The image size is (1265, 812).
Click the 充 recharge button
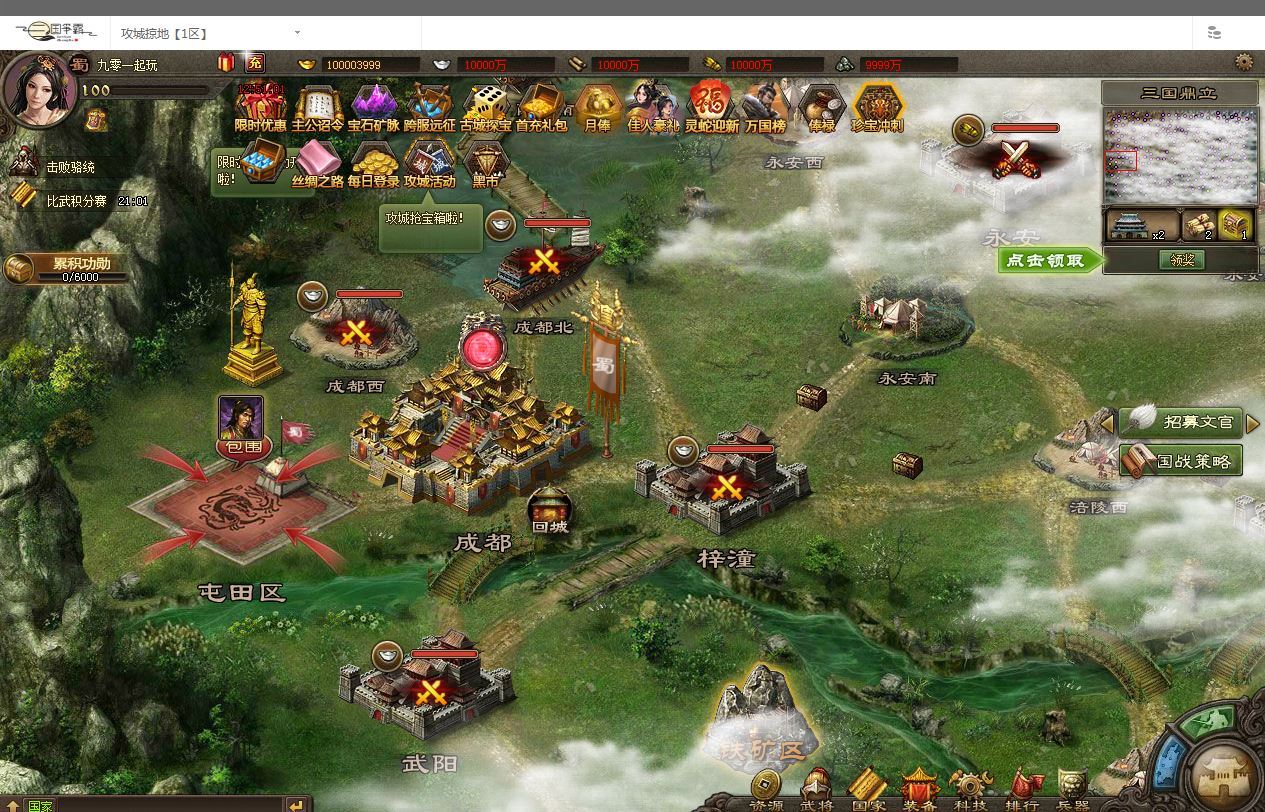[x=254, y=64]
